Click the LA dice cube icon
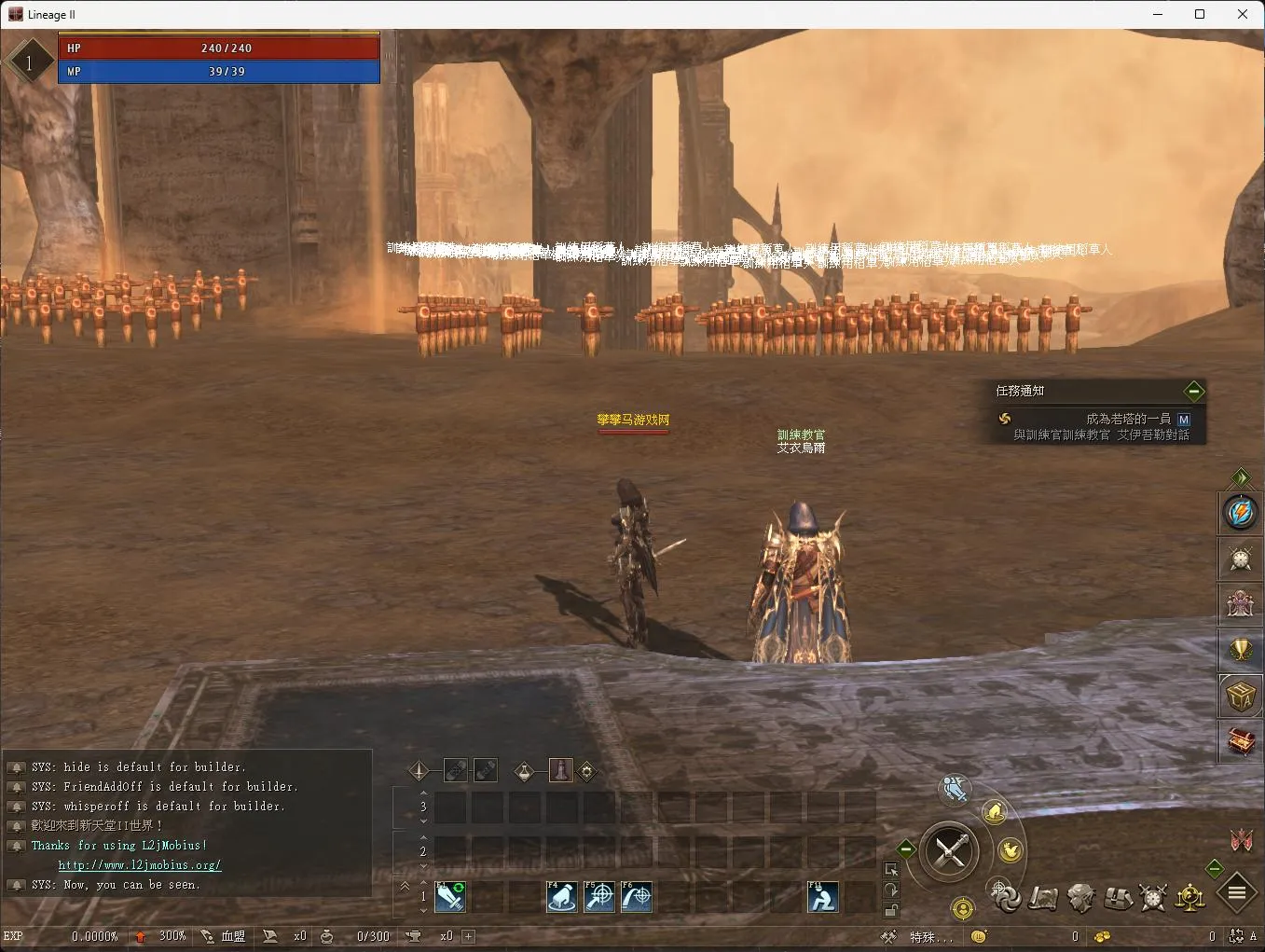1265x952 pixels. [1241, 696]
